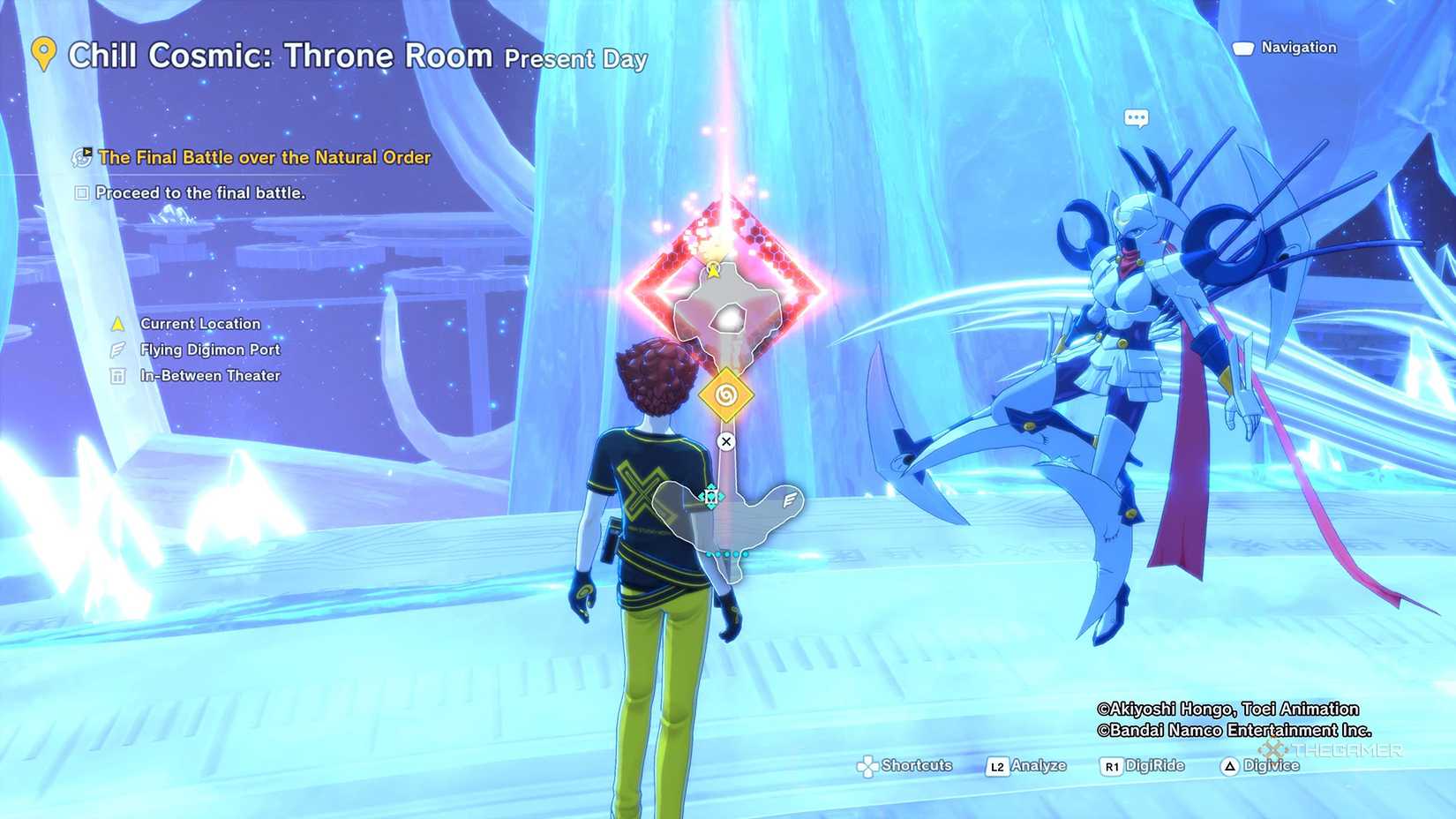Toggle the 'Proceed to the final battle' objective checkbox

[81, 192]
